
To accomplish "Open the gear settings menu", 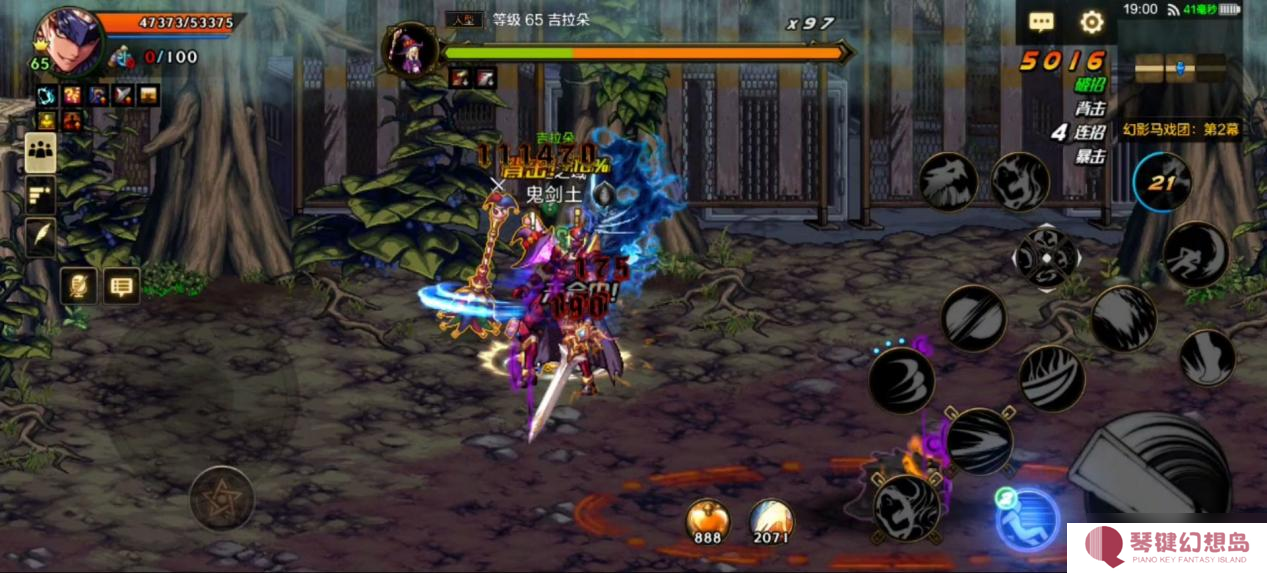I will coord(1091,22).
